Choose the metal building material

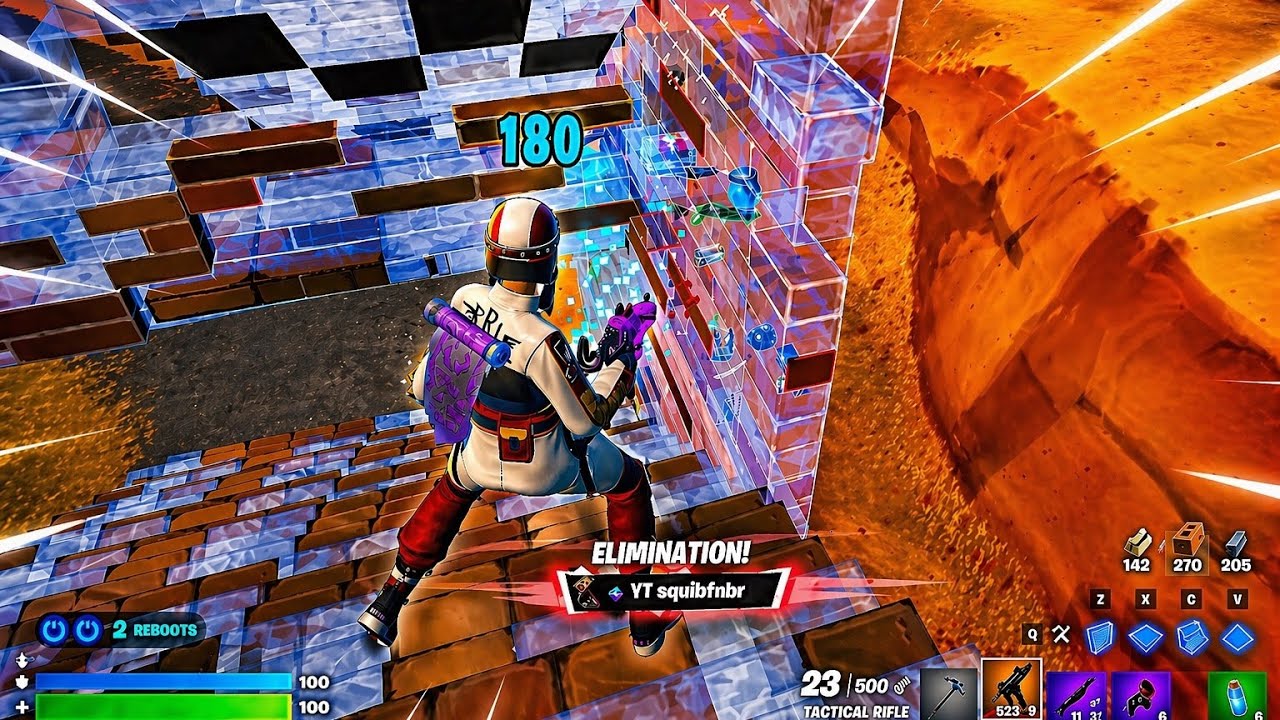[1236, 546]
